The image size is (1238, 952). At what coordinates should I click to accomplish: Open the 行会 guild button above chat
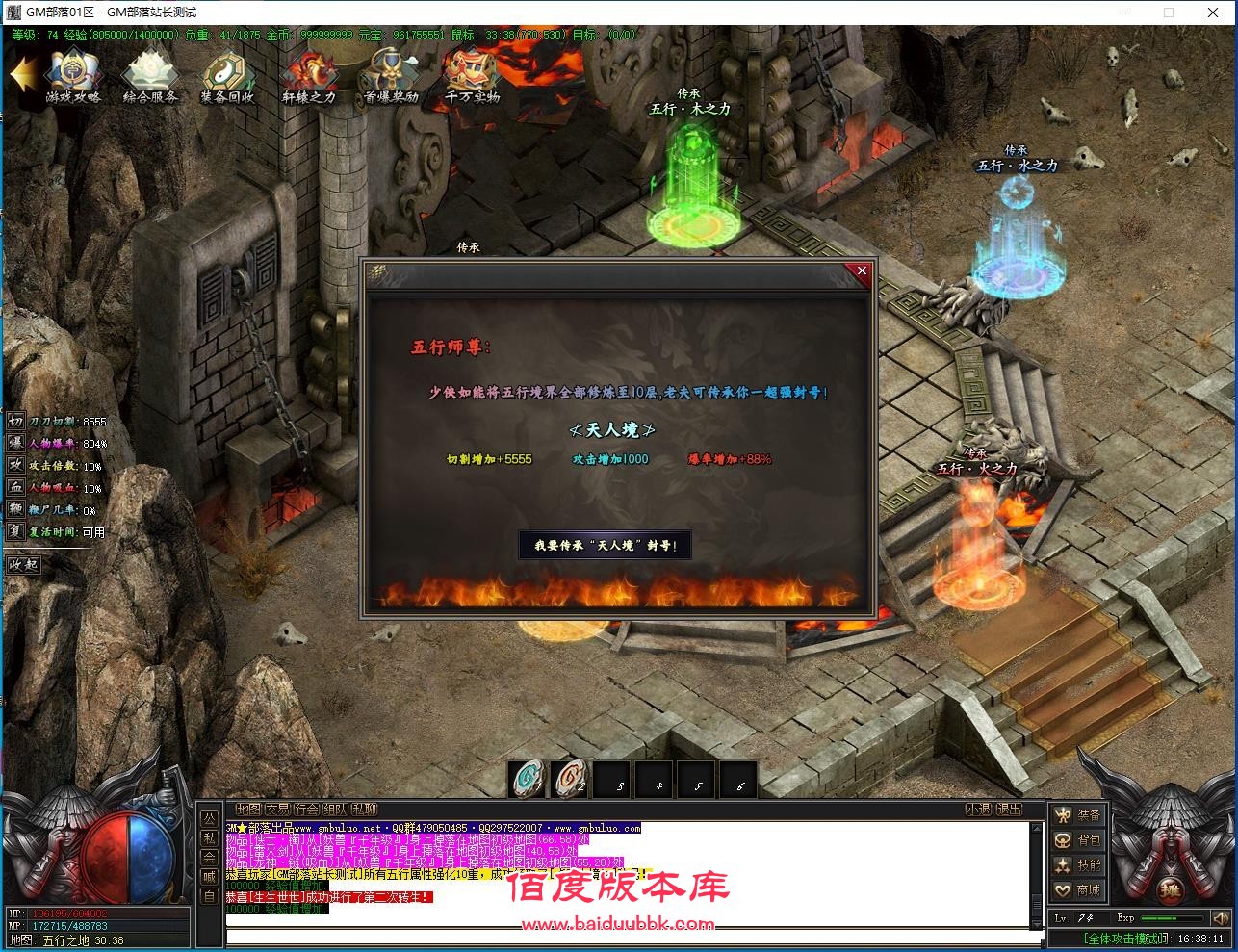pos(306,810)
